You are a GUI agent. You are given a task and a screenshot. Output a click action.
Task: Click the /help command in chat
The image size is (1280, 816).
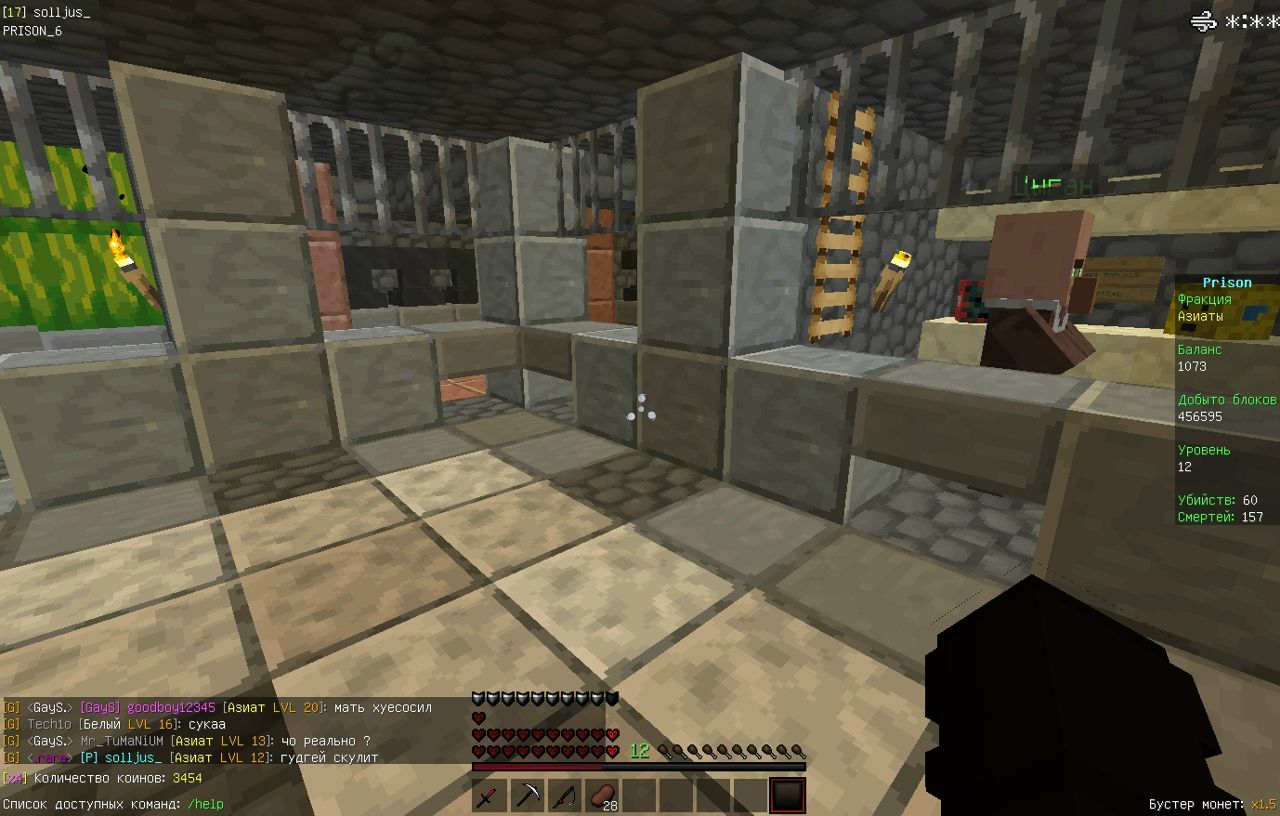coord(205,804)
